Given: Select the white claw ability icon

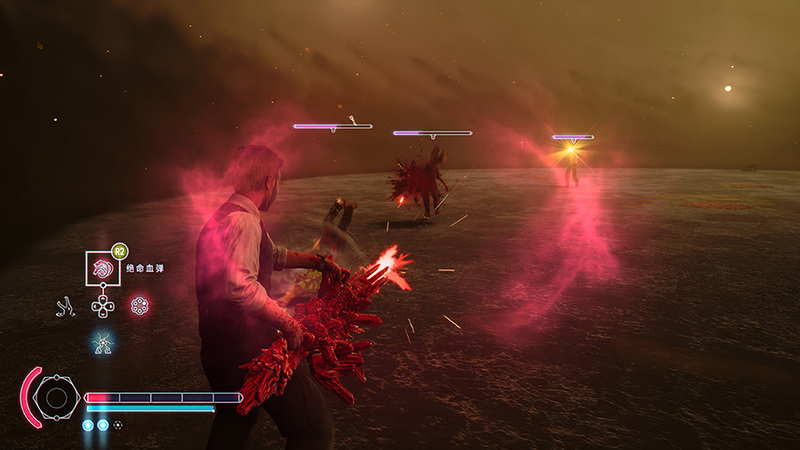Looking at the screenshot, I should [64, 305].
